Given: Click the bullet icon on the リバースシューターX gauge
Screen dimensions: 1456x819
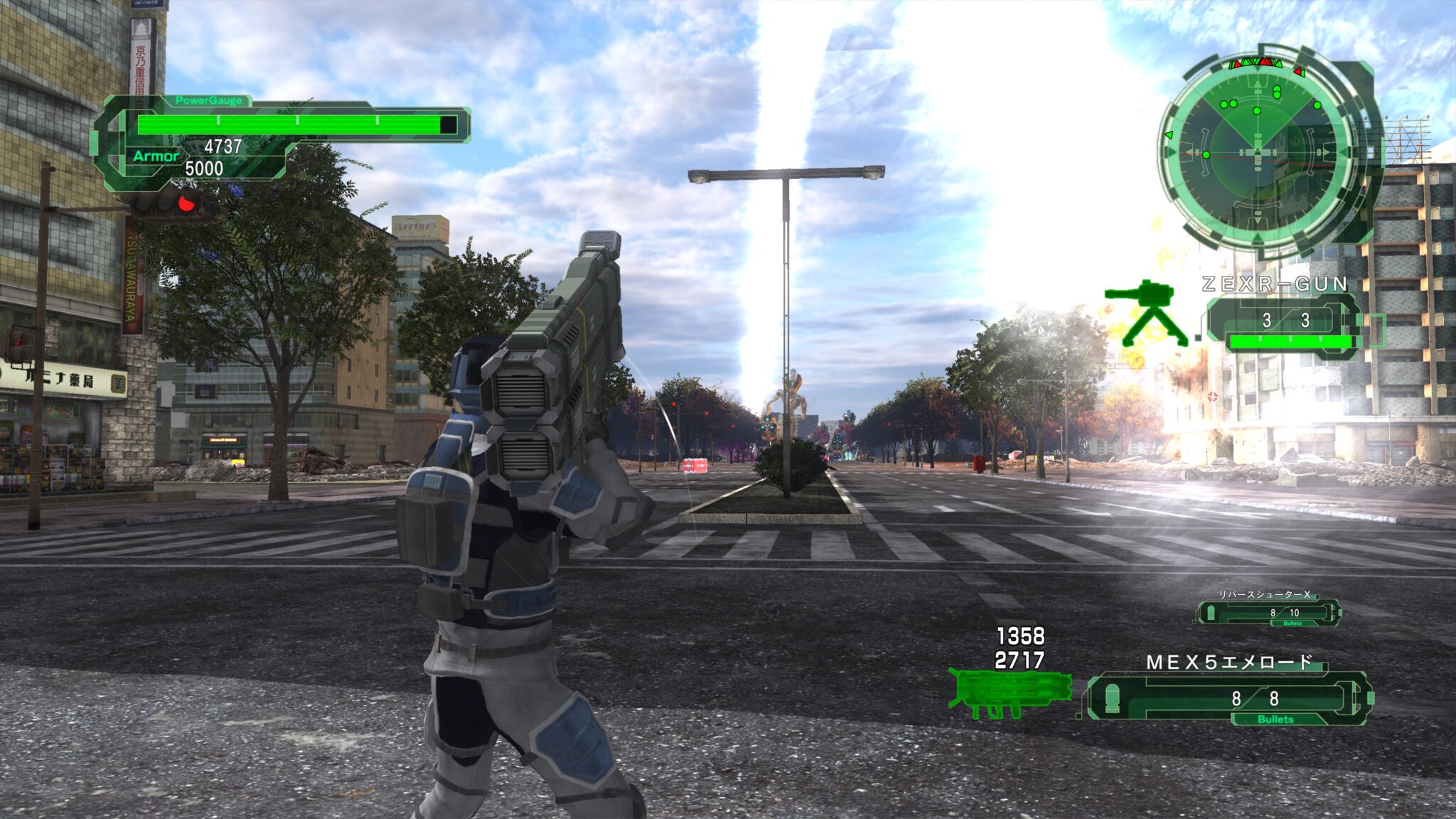Looking at the screenshot, I should point(1211,612).
